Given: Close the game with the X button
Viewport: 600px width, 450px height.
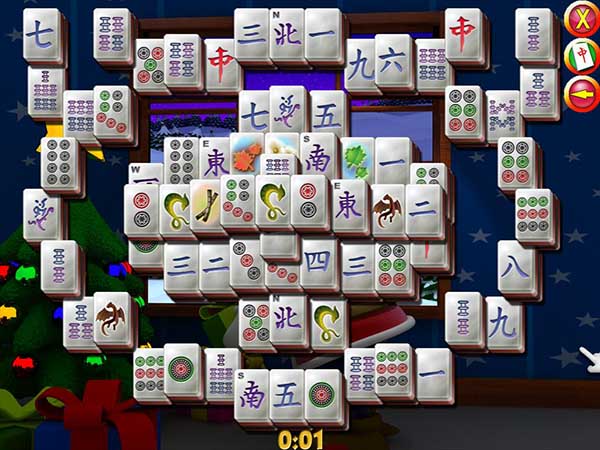Looking at the screenshot, I should tap(580, 19).
